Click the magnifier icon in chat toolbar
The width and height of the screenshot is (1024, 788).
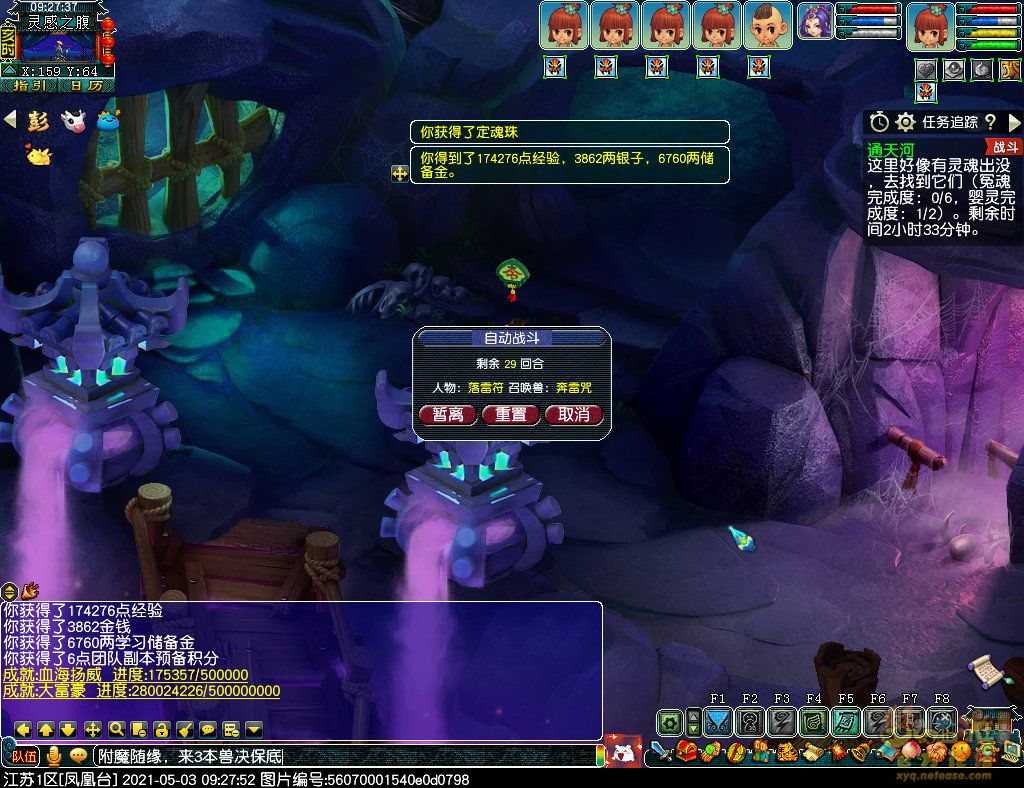pos(116,729)
